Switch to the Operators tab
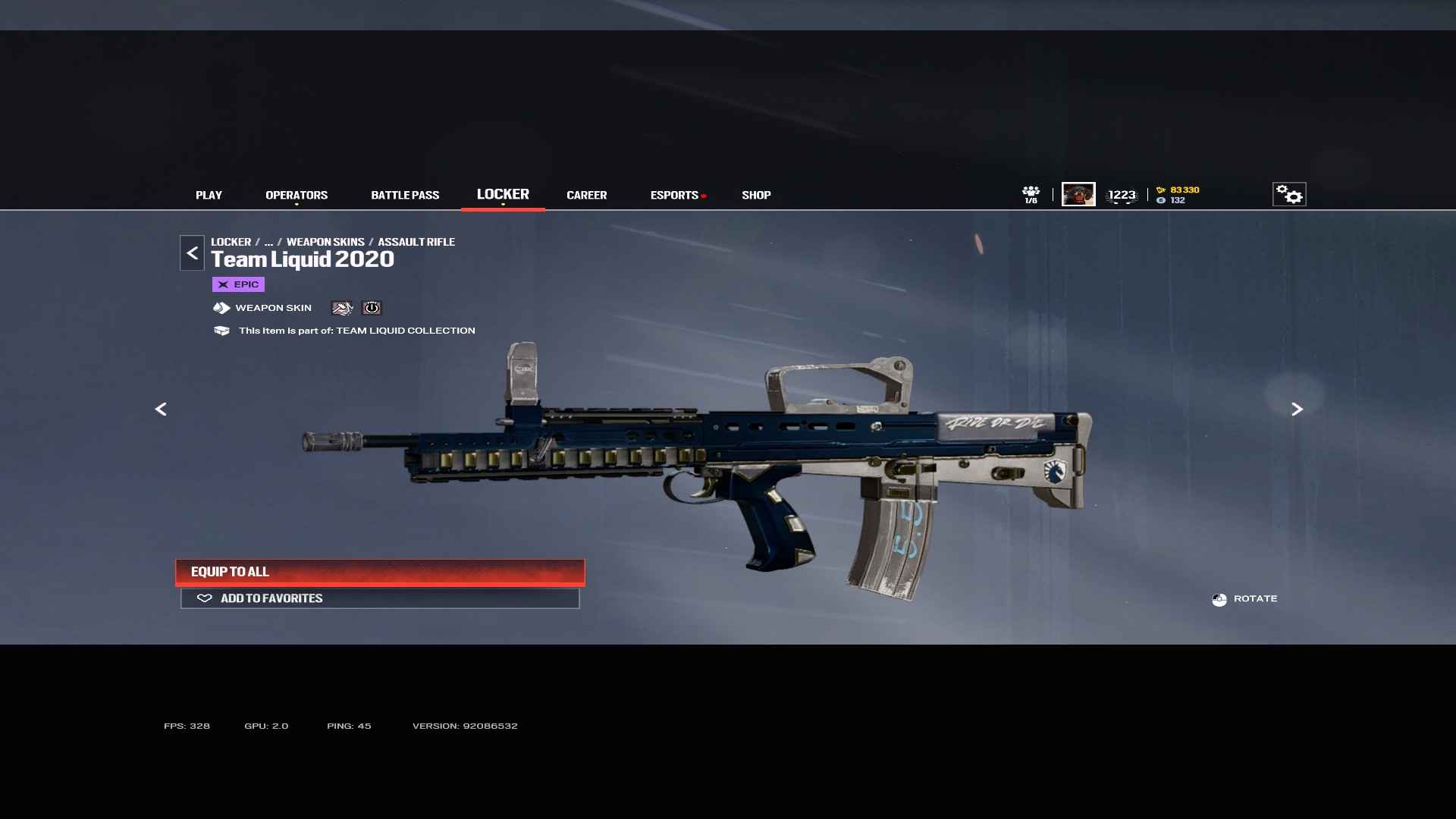Screen dimensions: 1456x819 tap(297, 195)
